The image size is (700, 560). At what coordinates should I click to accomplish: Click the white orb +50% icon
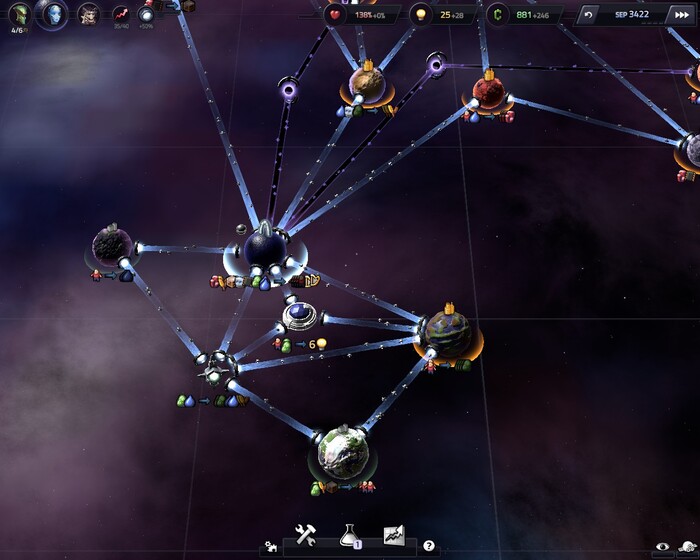147,14
